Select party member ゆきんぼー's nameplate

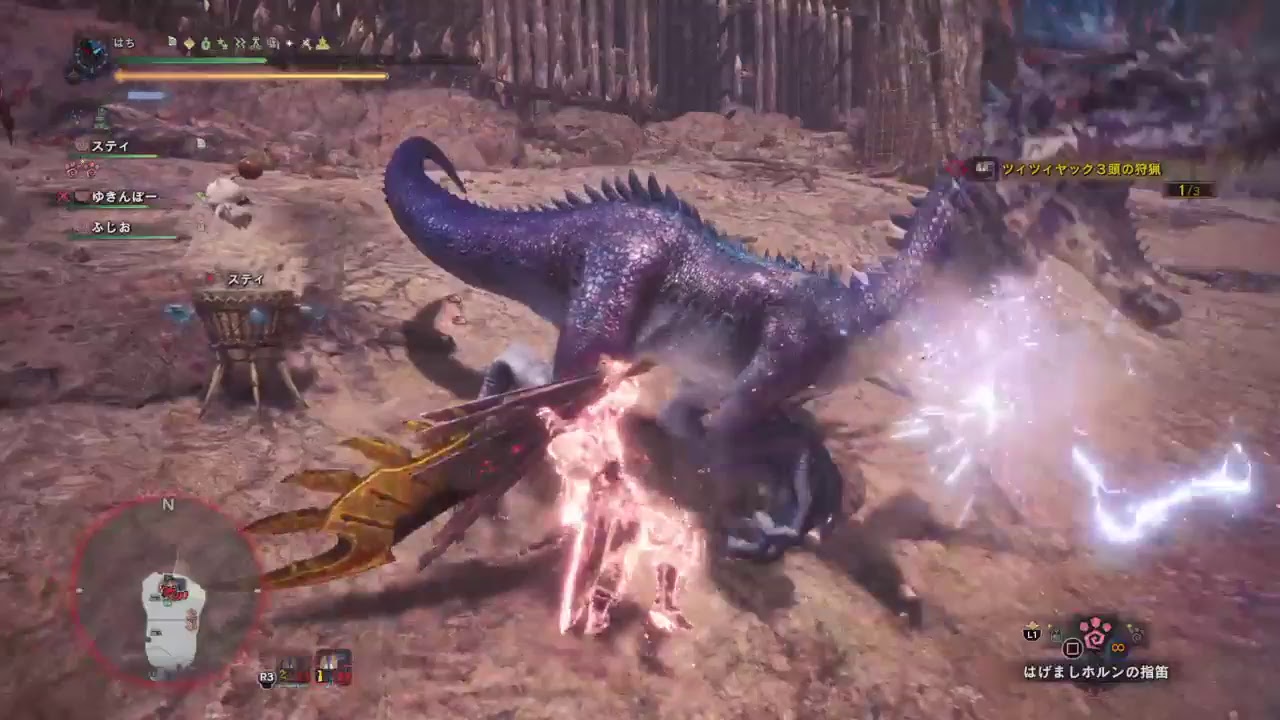point(125,197)
